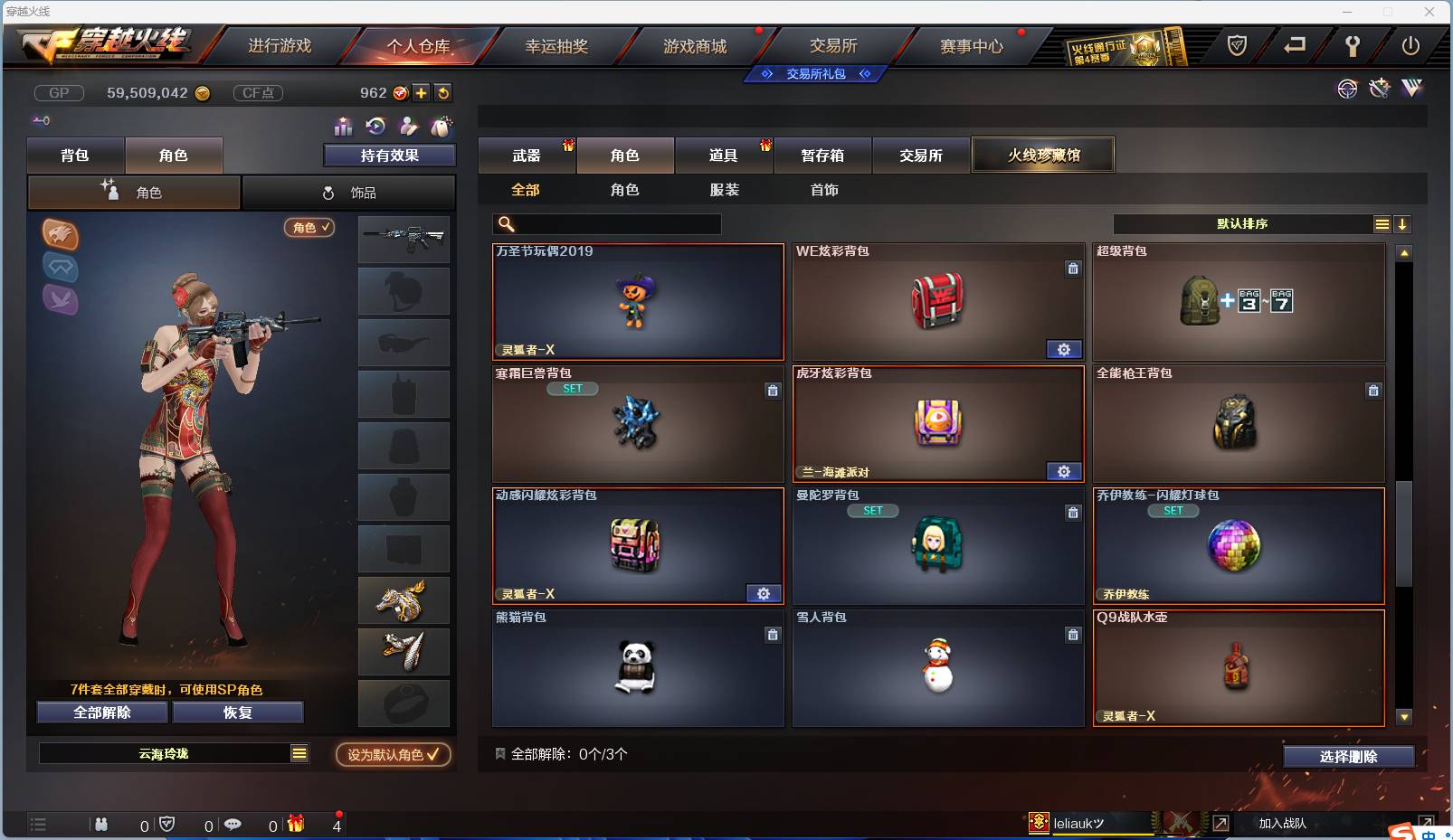
Task: Select the wolf emblem icon on left sidebar
Action: pyautogui.click(x=61, y=236)
